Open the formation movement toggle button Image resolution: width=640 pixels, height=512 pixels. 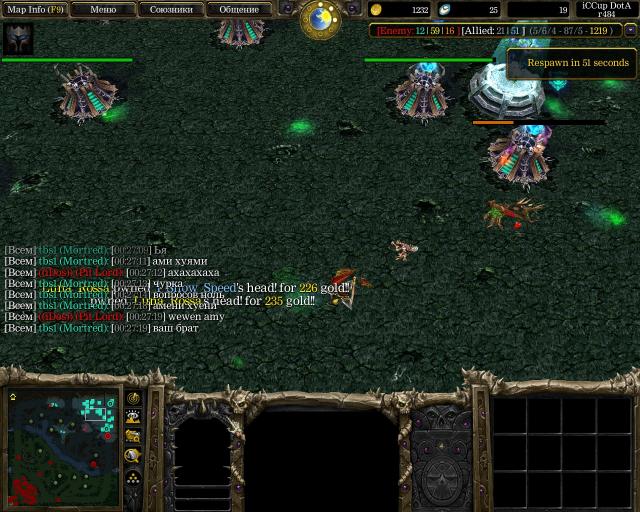(x=133, y=478)
